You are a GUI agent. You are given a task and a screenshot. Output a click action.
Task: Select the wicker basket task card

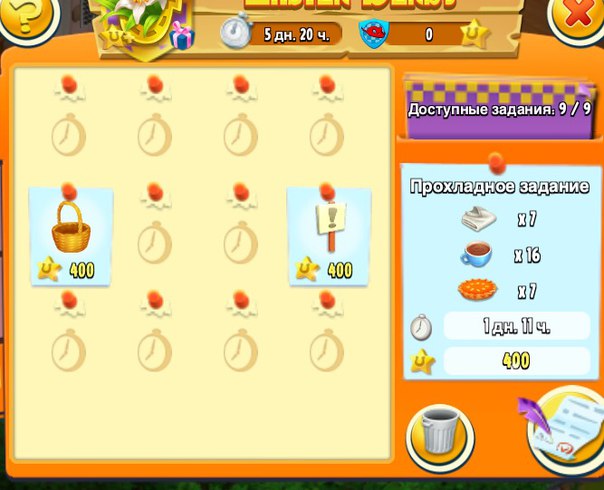[x=71, y=236]
